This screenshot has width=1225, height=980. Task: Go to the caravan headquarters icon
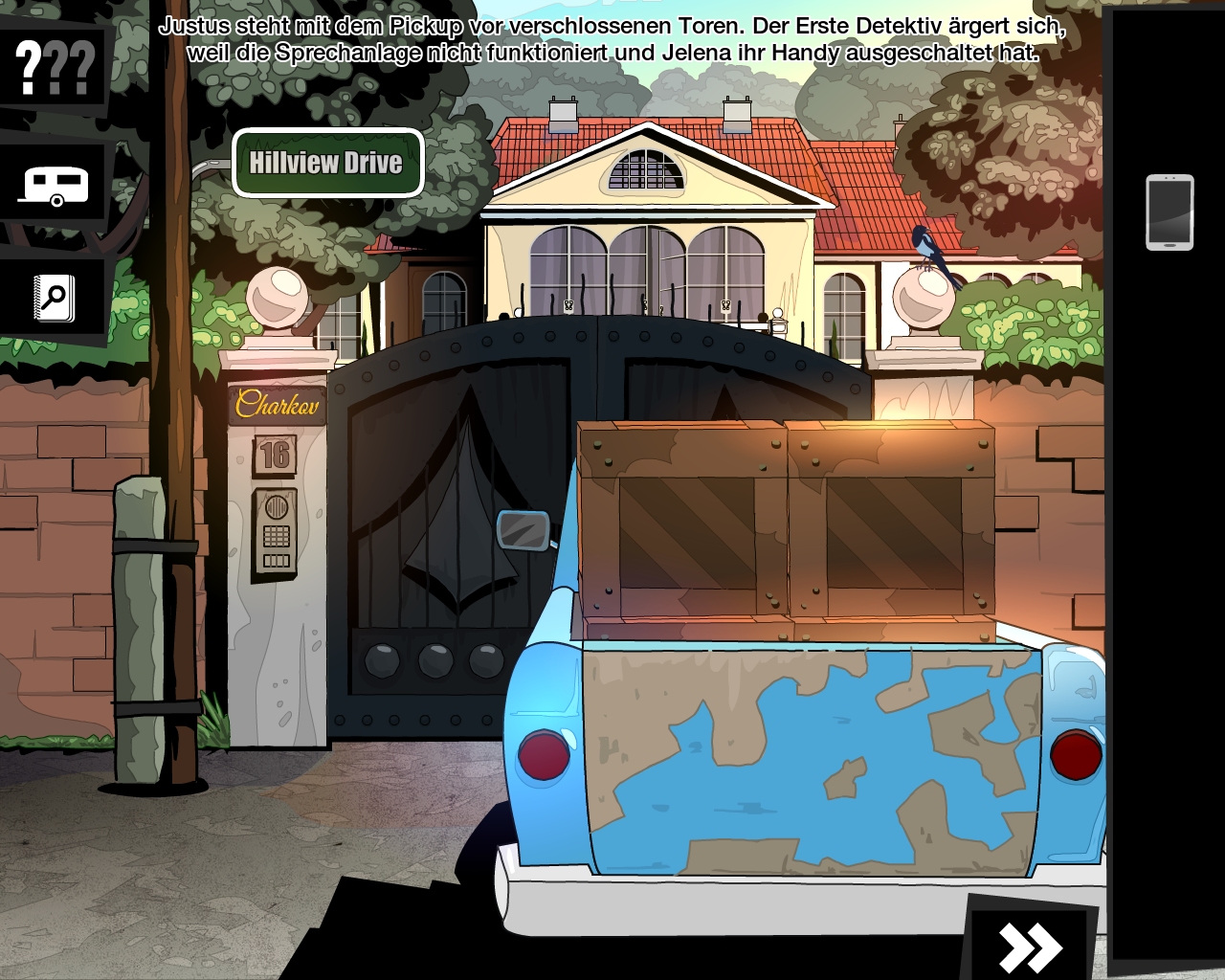pos(55,185)
